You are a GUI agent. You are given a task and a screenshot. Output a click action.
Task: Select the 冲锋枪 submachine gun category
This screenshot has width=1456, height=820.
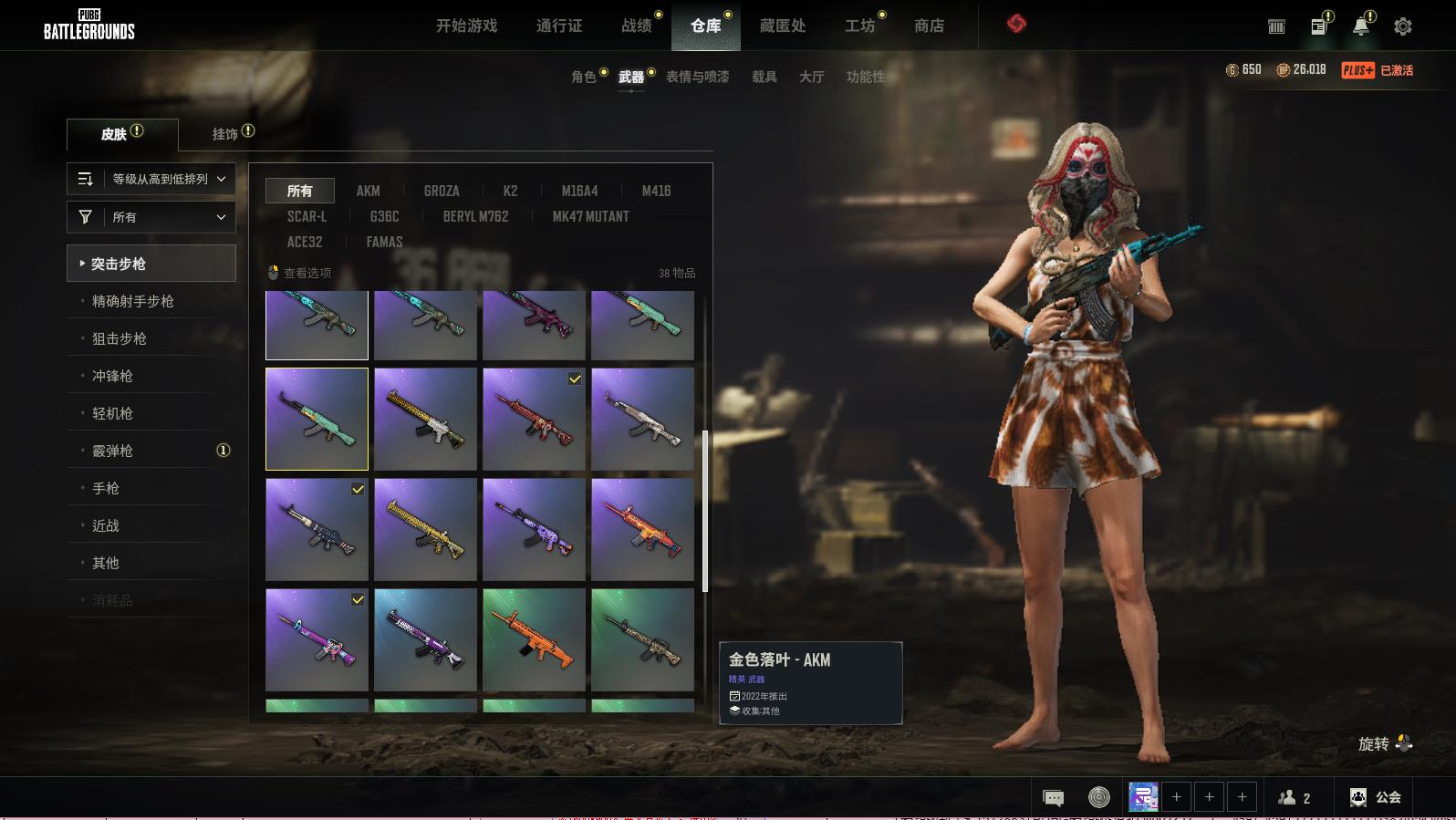(x=112, y=376)
